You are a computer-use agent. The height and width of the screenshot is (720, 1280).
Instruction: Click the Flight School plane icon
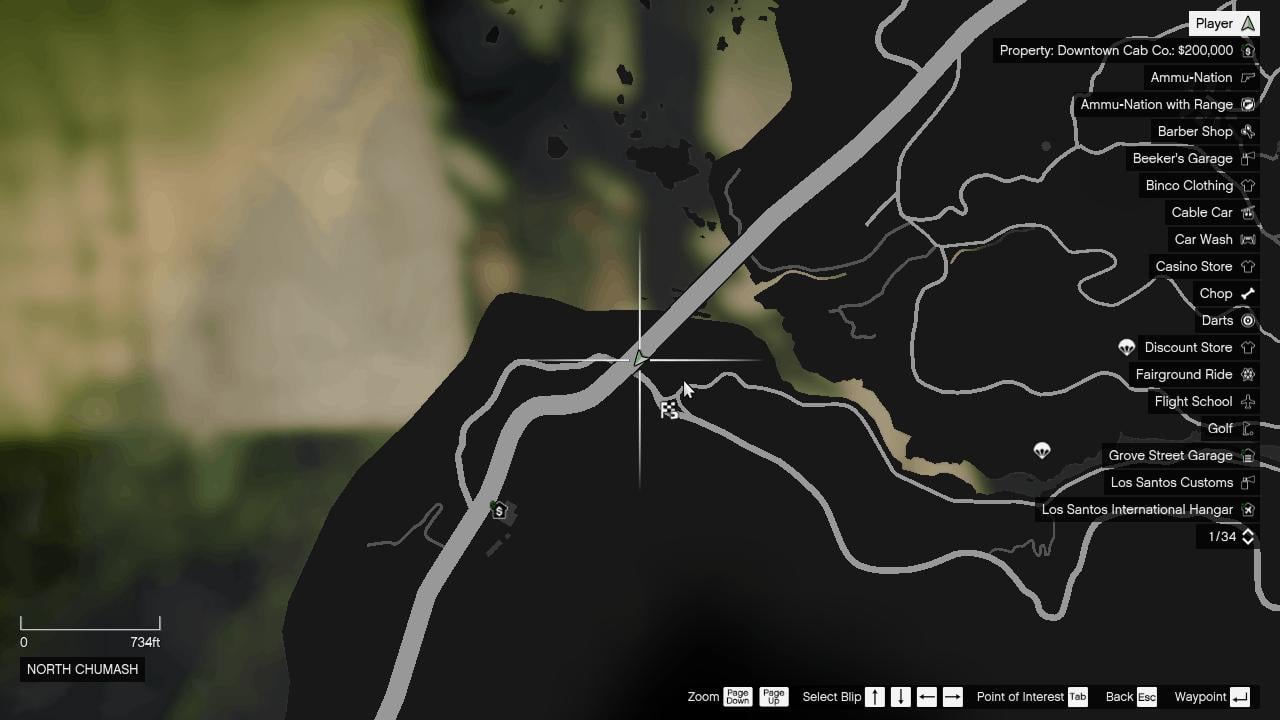[1247, 401]
